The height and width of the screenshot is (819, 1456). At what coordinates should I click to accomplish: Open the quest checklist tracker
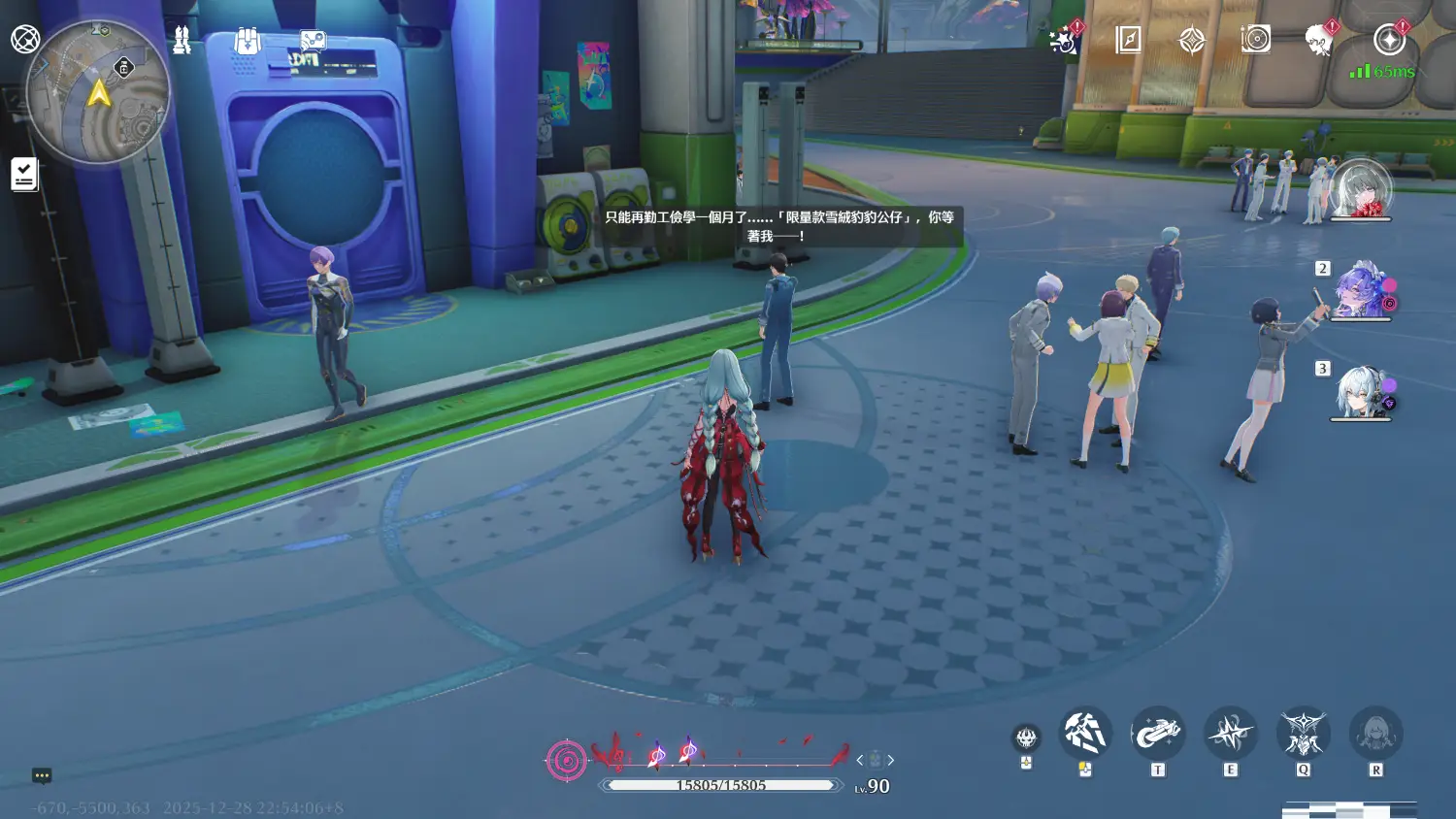[x=24, y=175]
